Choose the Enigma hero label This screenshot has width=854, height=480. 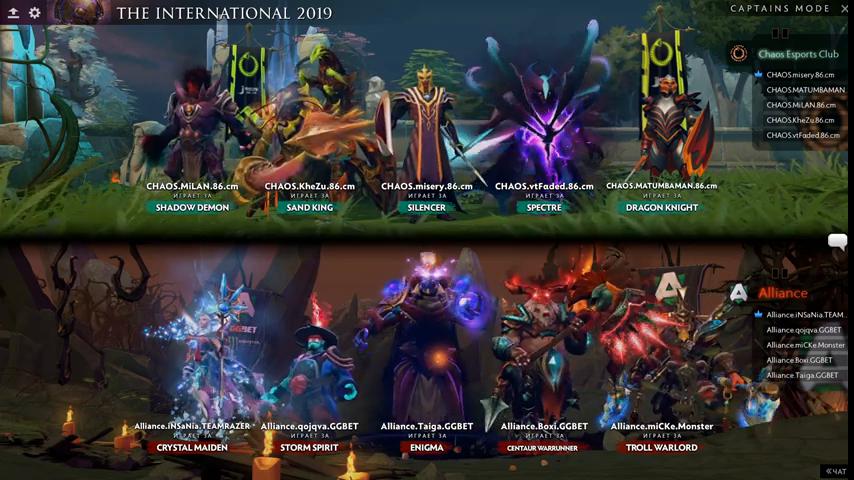427,448
